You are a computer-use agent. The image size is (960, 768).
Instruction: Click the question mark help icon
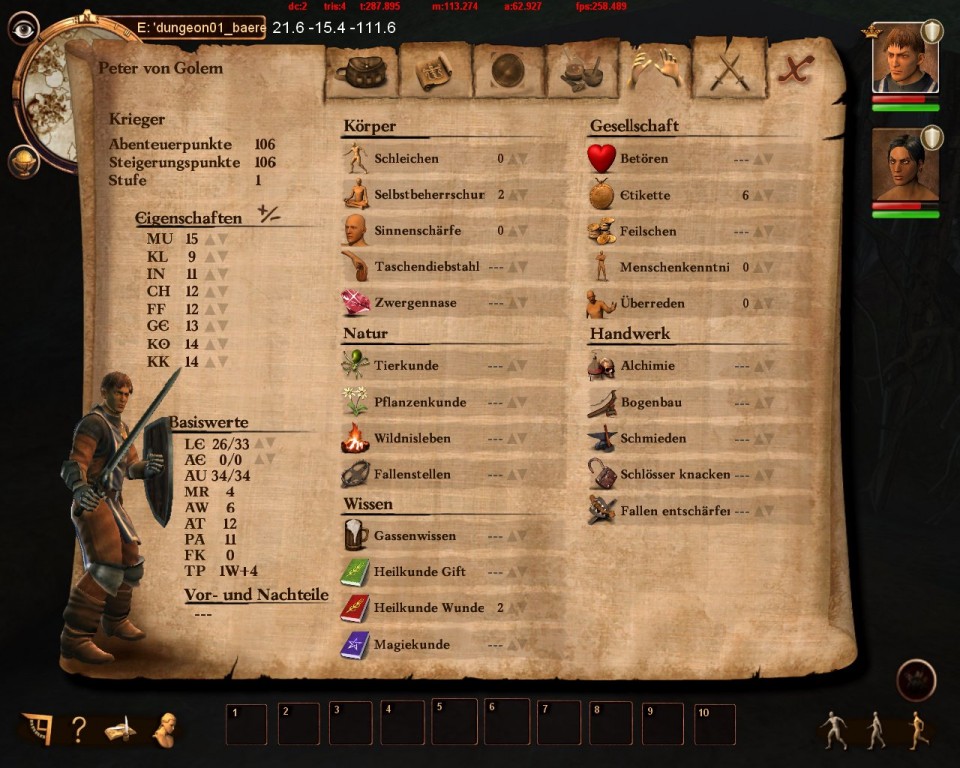pyautogui.click(x=78, y=730)
